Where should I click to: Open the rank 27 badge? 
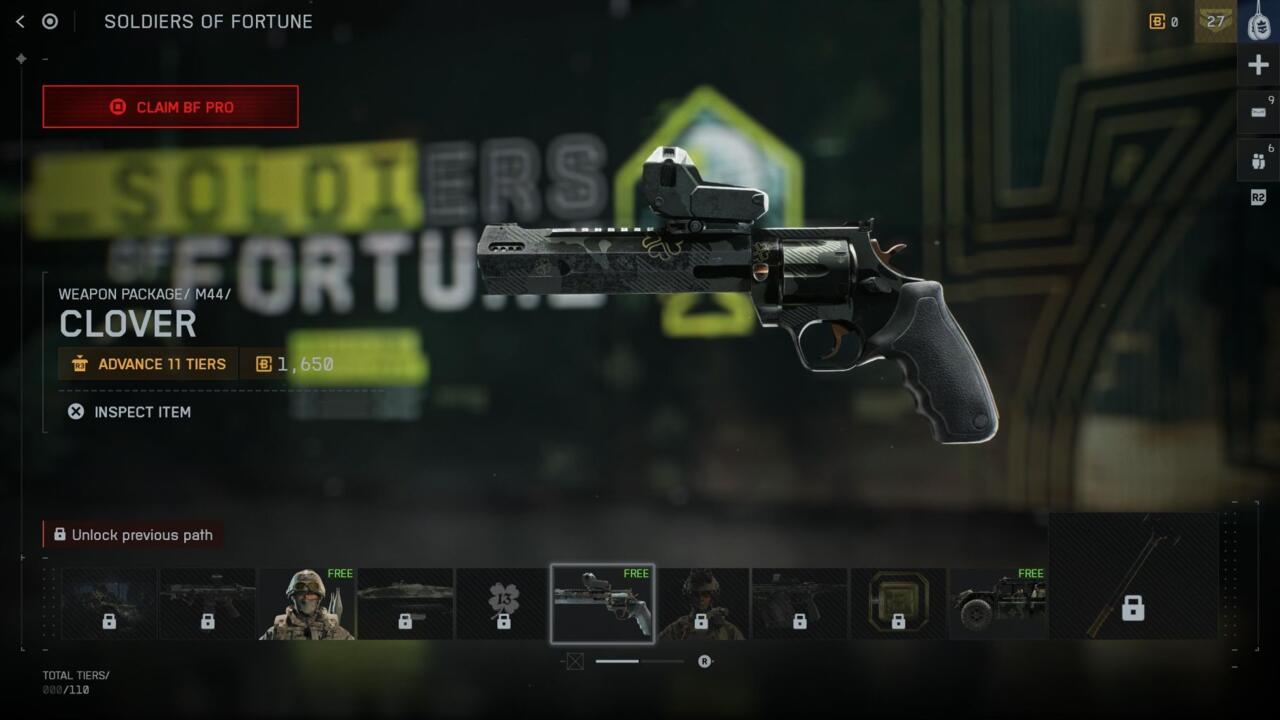pos(1215,21)
